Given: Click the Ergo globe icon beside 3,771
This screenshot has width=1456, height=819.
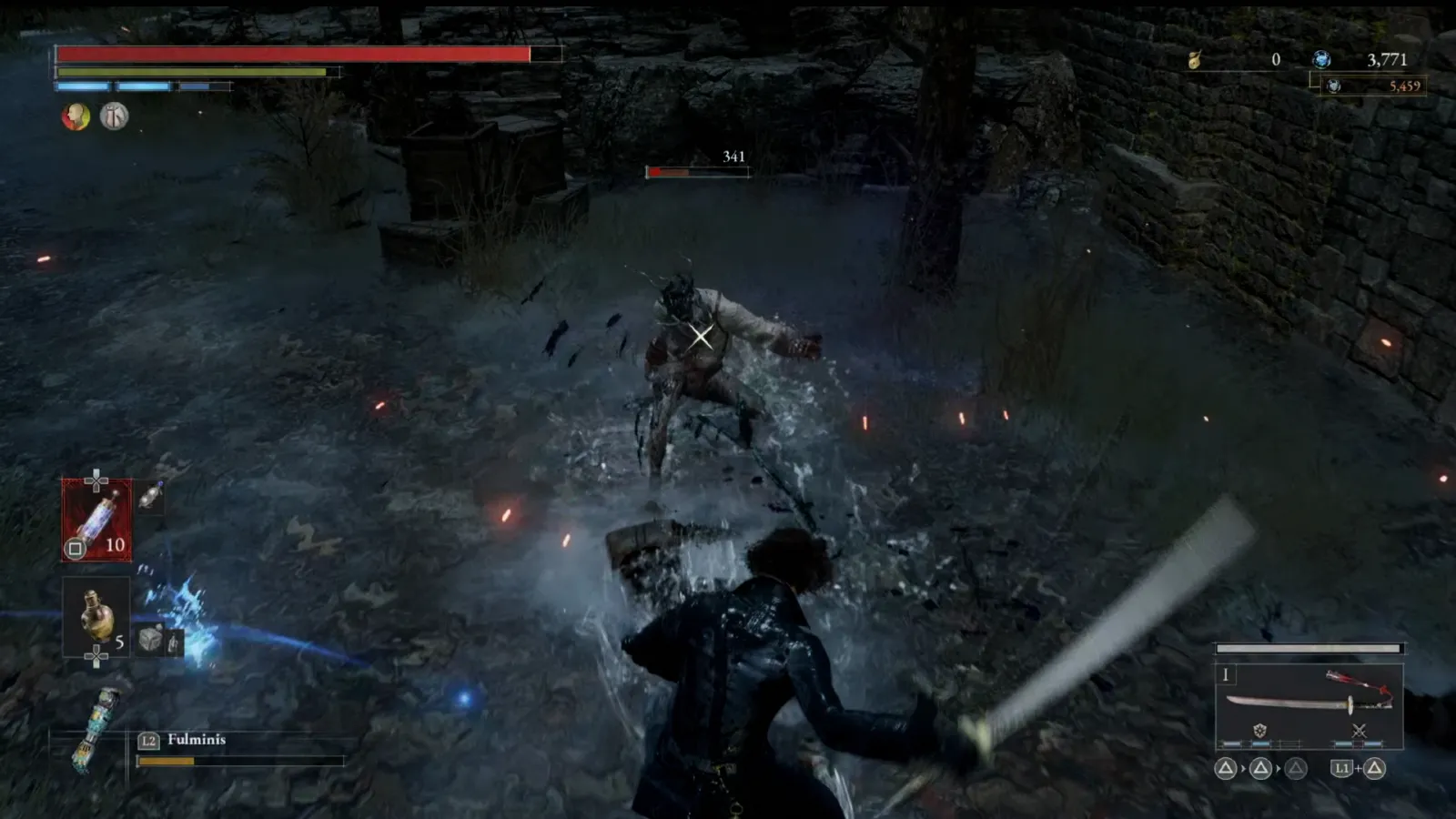Looking at the screenshot, I should pos(1320,60).
